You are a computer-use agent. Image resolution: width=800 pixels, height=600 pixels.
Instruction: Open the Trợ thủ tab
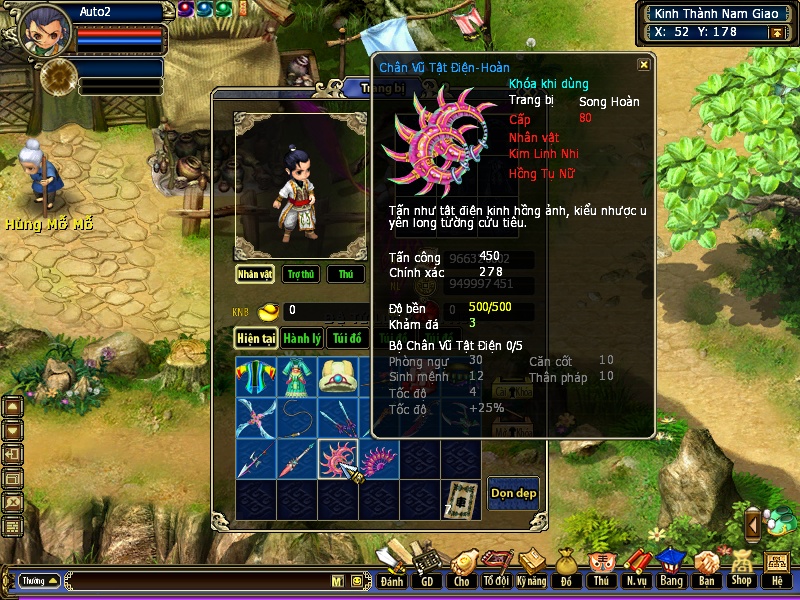[301, 274]
